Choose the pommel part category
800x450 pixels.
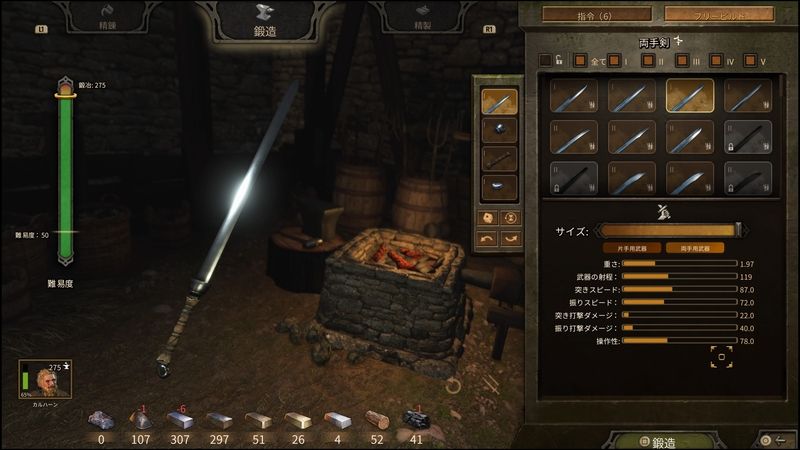pyautogui.click(x=498, y=187)
